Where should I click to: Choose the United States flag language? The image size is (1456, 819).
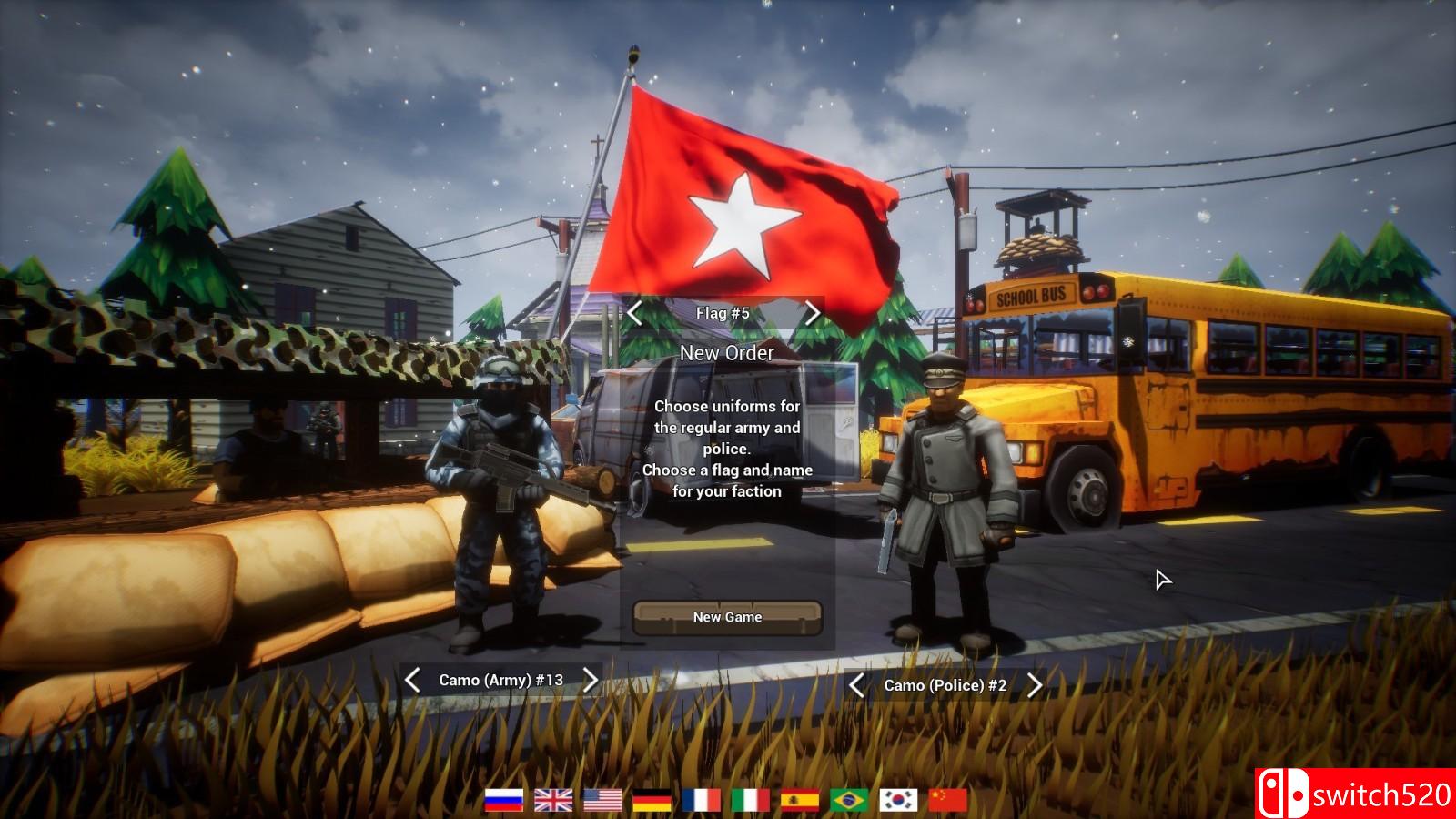coord(602,800)
